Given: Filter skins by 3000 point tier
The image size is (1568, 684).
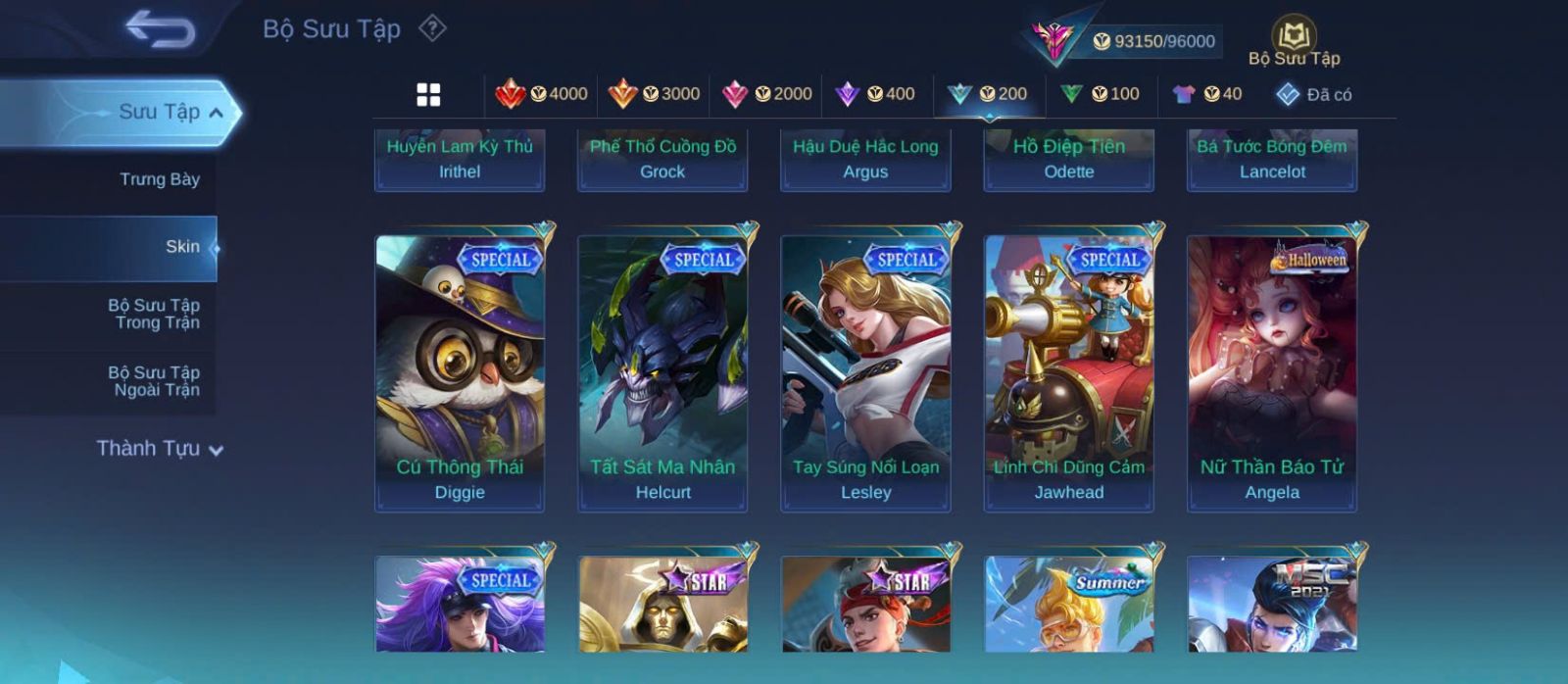Looking at the screenshot, I should [654, 94].
